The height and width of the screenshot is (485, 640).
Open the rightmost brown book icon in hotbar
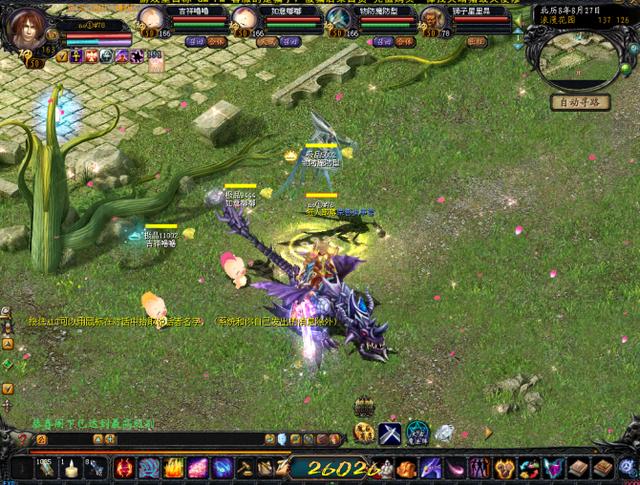pos(602,468)
